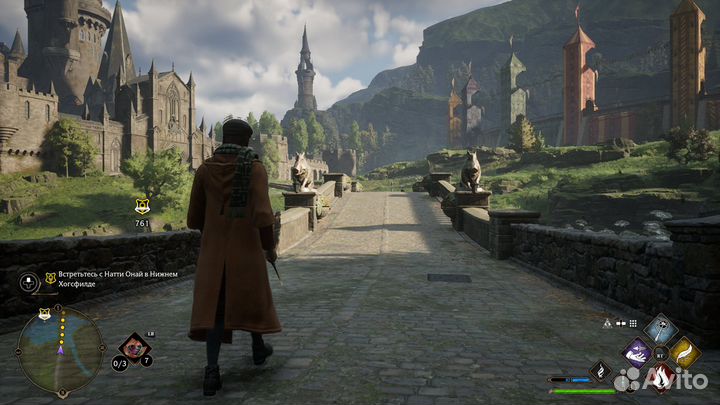This screenshot has width=720, height=405.
Task: Activate the purple Accio hand spell
Action: point(637,352)
